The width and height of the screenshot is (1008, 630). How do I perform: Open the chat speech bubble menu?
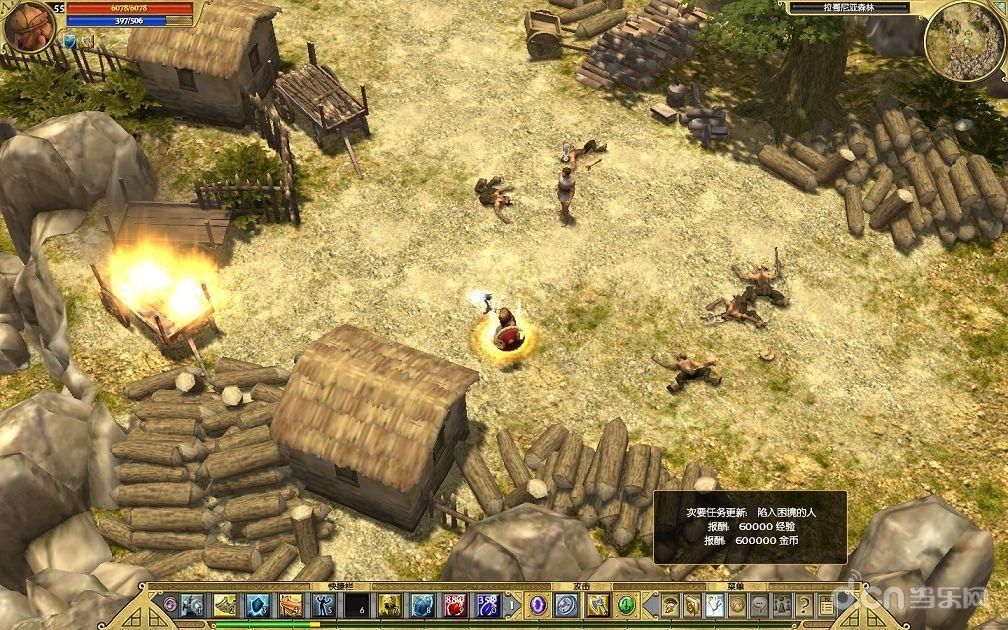pos(760,605)
